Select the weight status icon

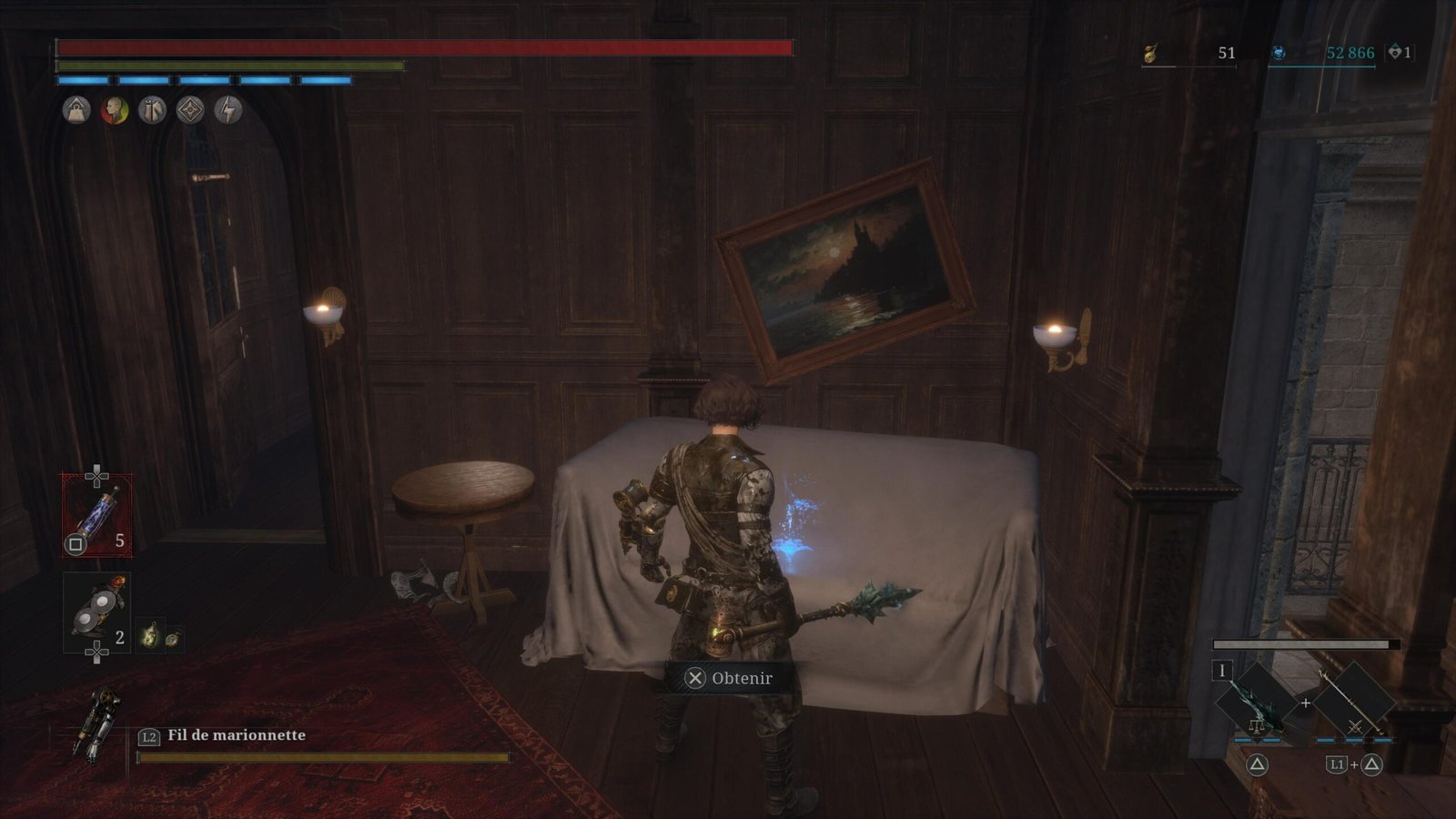pos(76,111)
